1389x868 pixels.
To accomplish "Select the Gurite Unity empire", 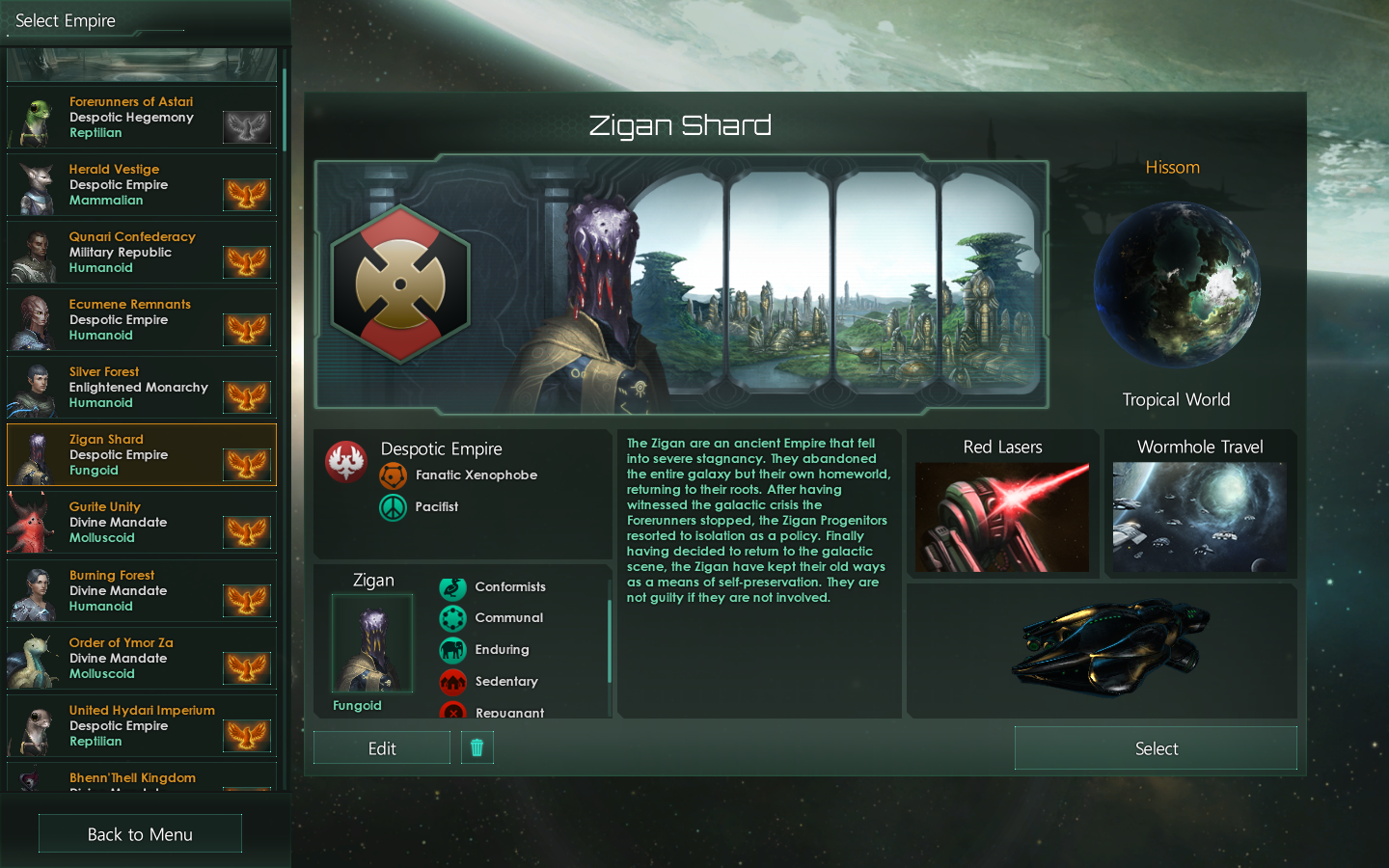I will pyautogui.click(x=141, y=522).
